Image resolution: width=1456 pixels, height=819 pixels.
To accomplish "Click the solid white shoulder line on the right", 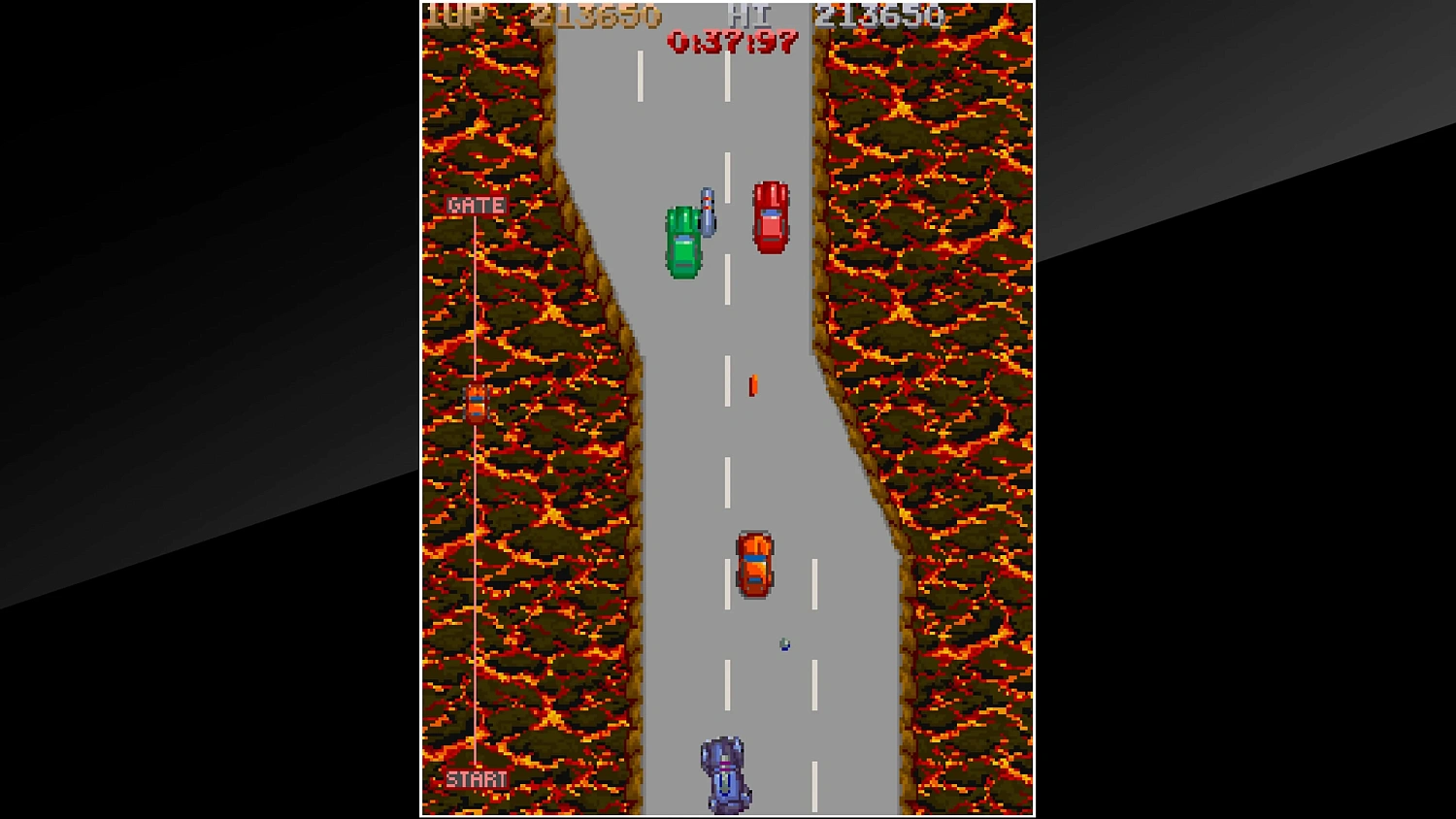I will click(x=815, y=679).
